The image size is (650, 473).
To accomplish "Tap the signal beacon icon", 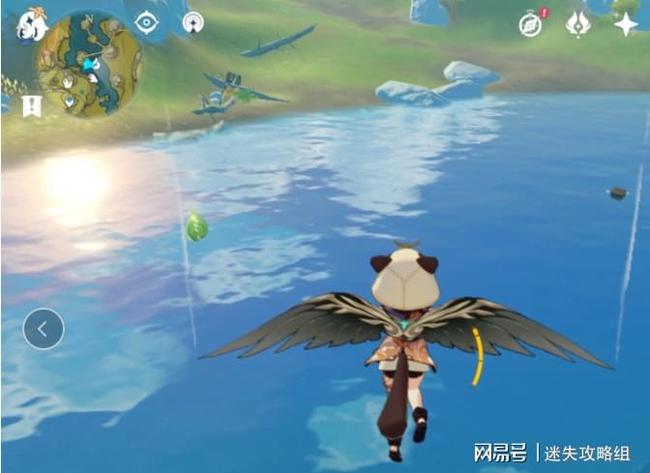I will pyautogui.click(x=193, y=22).
